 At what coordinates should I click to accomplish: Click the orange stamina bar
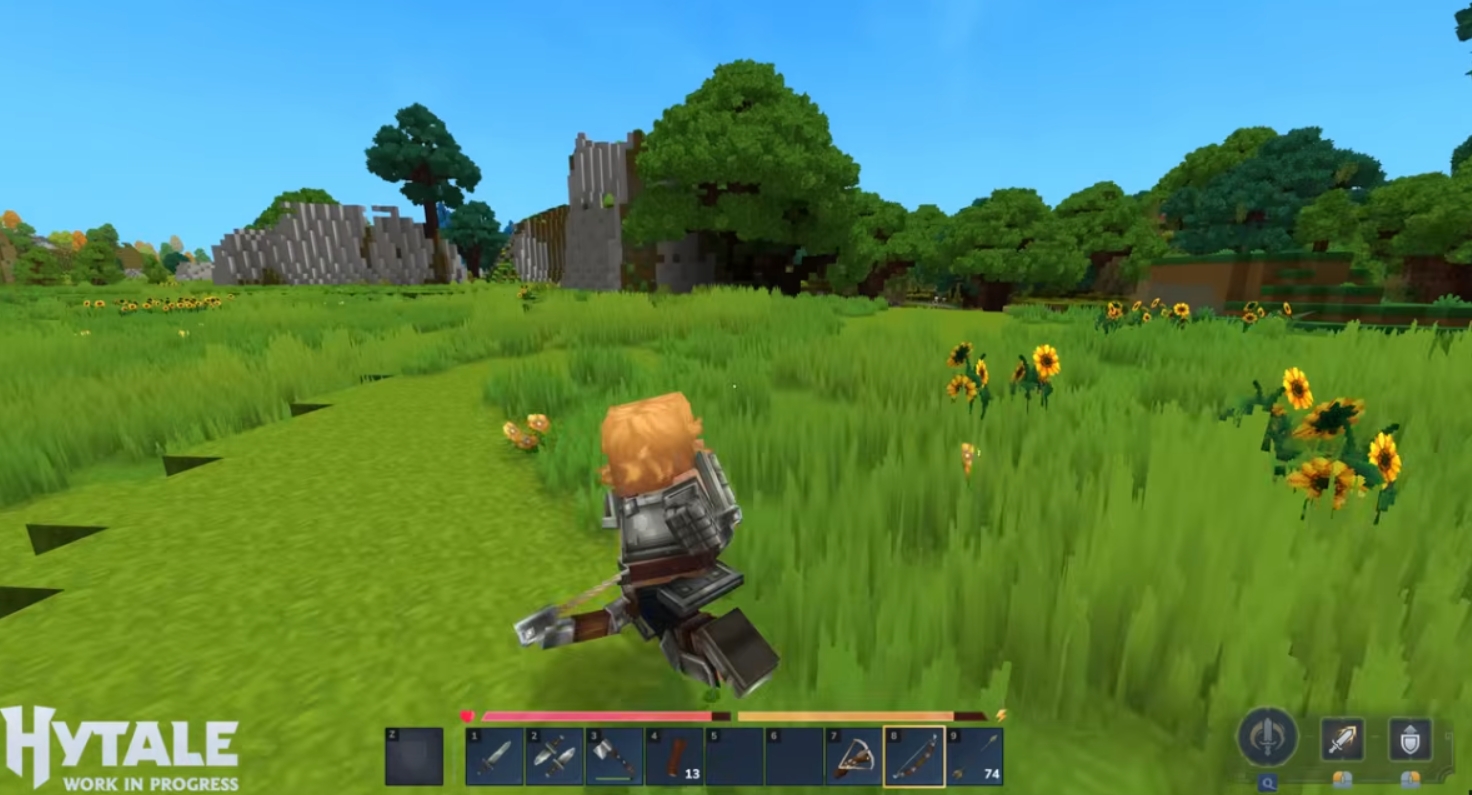point(845,715)
